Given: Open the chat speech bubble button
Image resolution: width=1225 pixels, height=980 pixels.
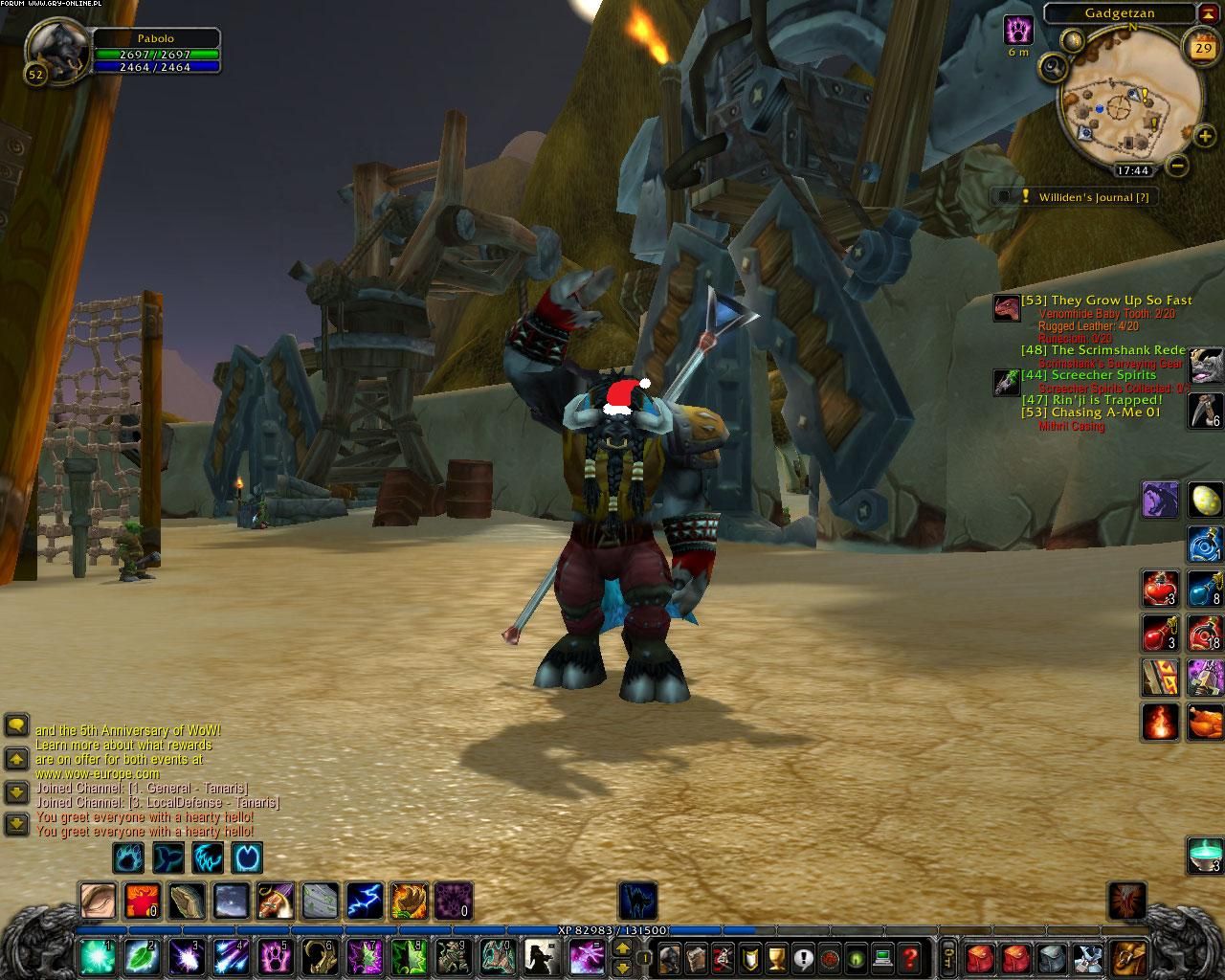Looking at the screenshot, I should 16,724.
